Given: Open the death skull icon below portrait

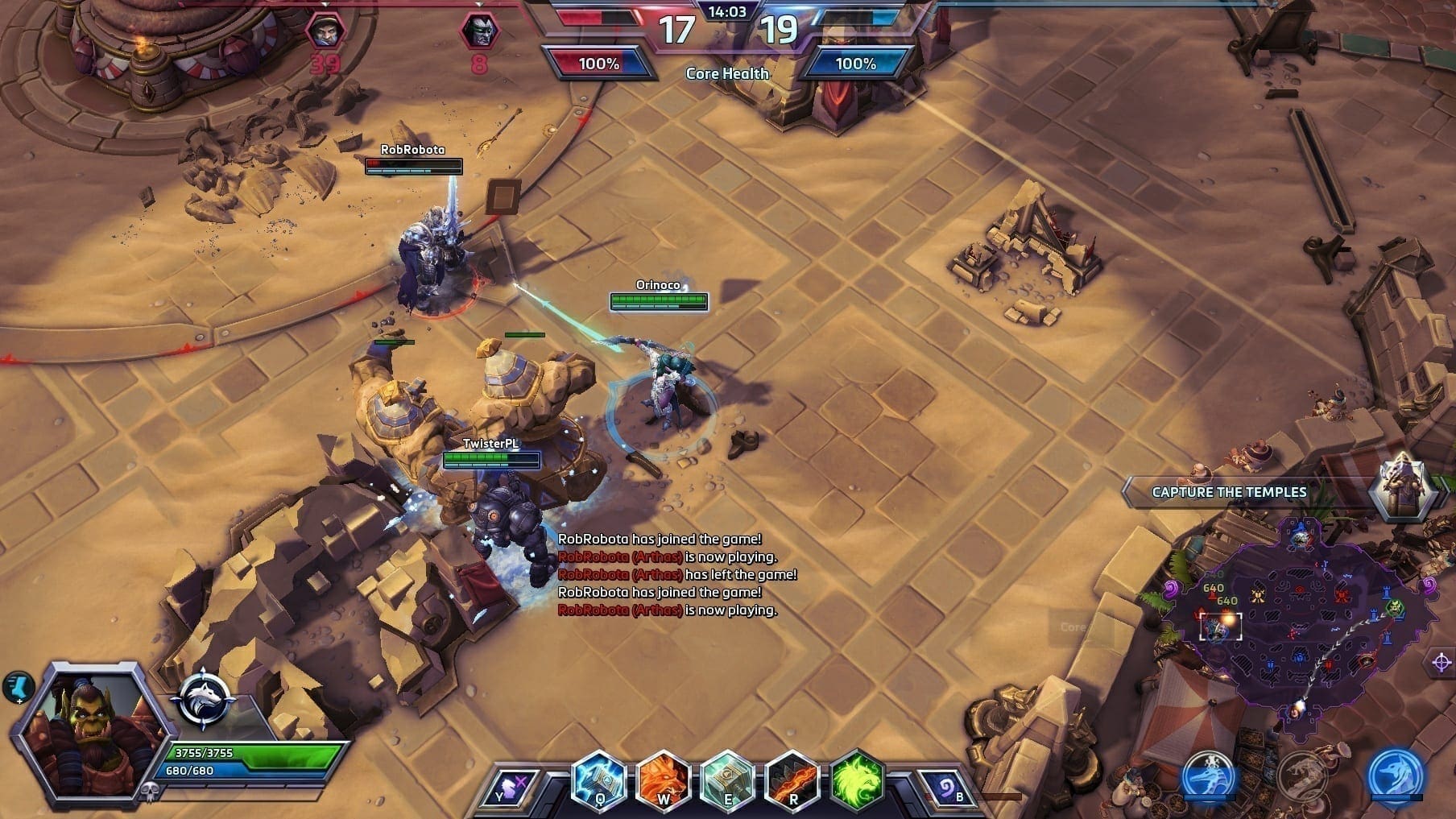Looking at the screenshot, I should click(150, 792).
